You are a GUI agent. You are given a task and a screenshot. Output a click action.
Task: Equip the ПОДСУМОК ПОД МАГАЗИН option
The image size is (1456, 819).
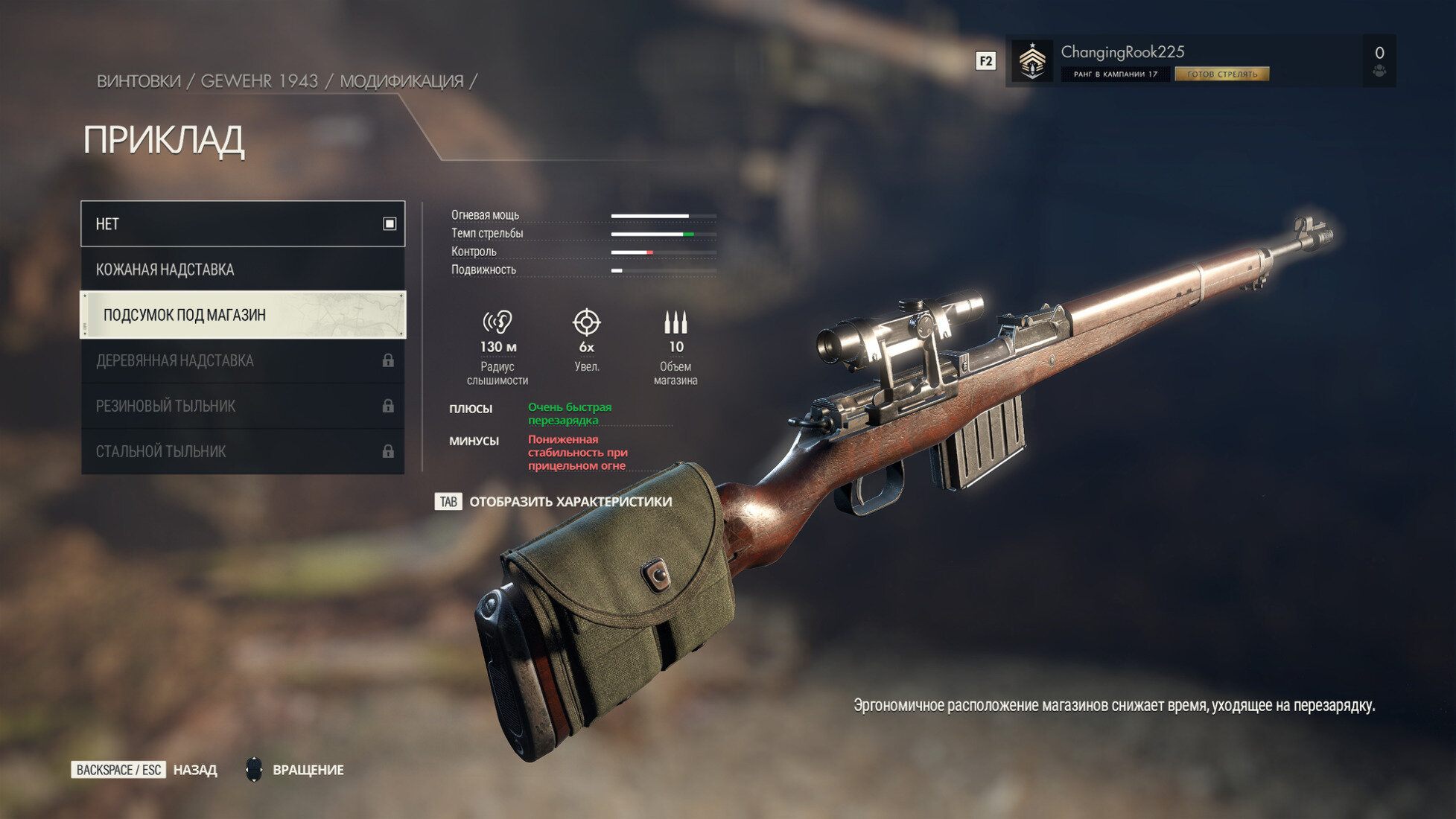tap(243, 315)
